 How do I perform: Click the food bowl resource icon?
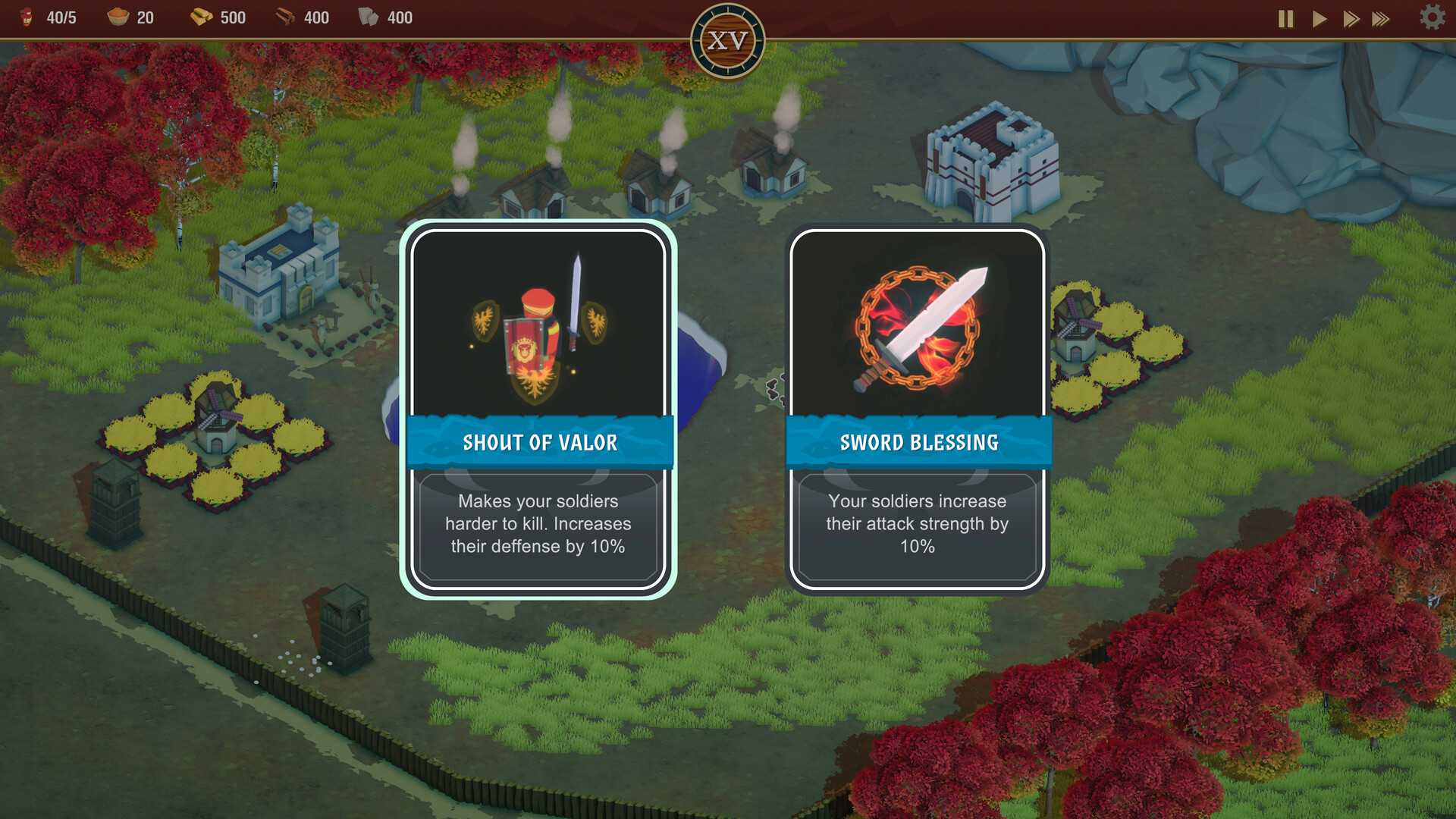120,17
